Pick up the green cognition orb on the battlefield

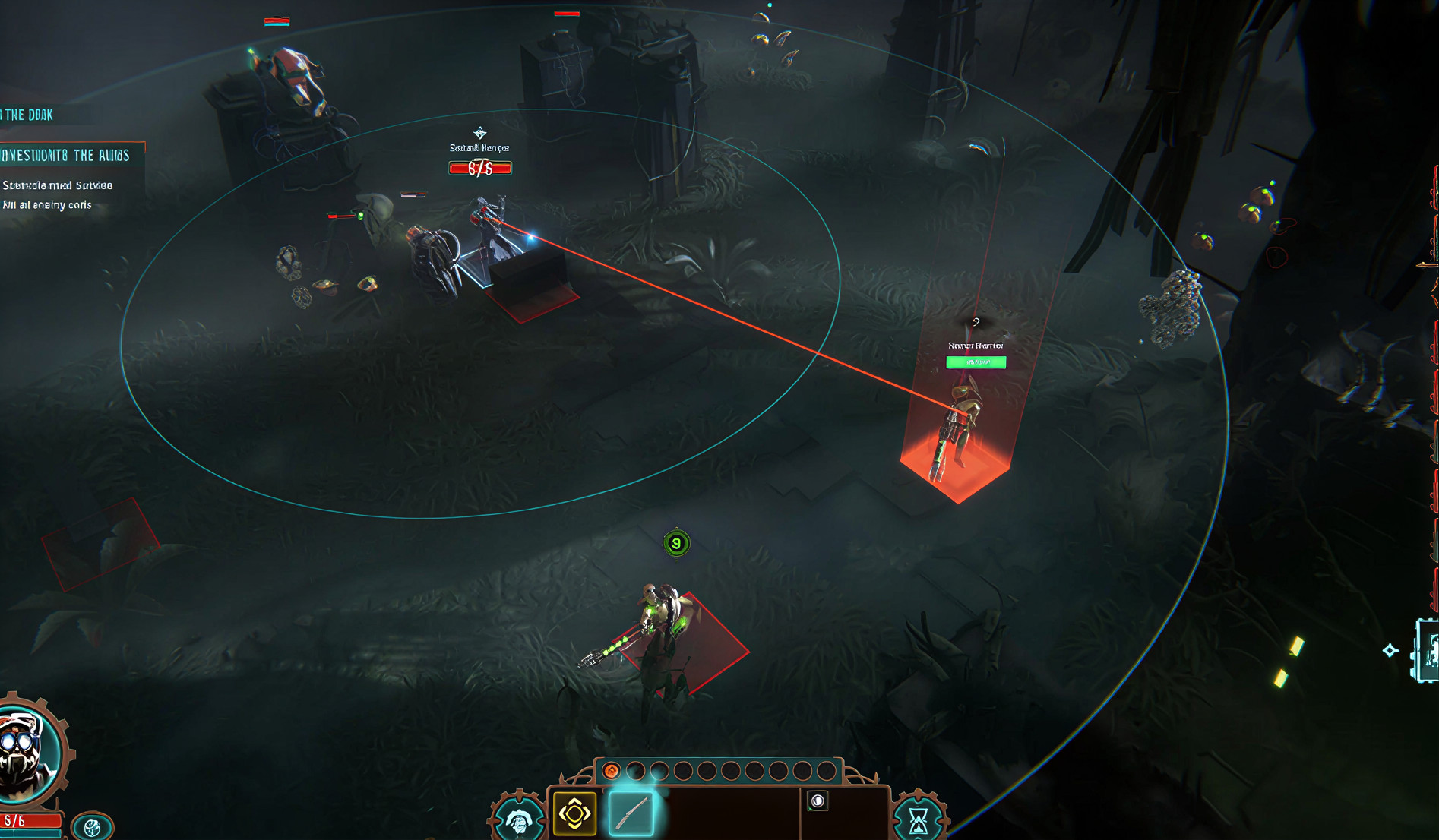pyautogui.click(x=675, y=542)
